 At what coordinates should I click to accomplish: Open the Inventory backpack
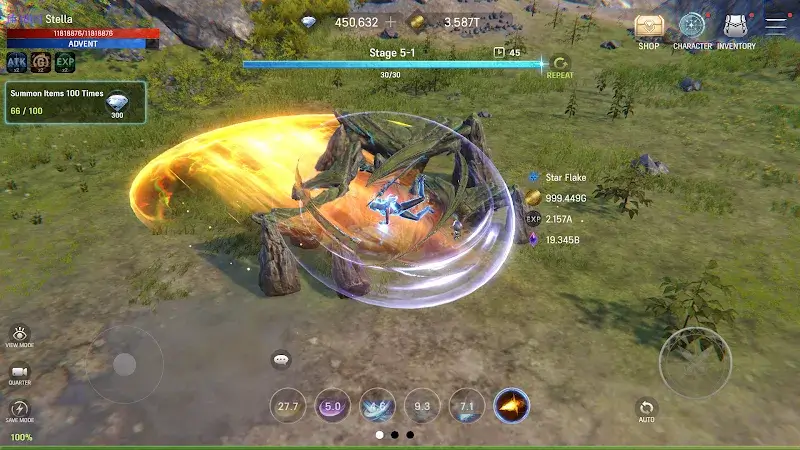[737, 28]
